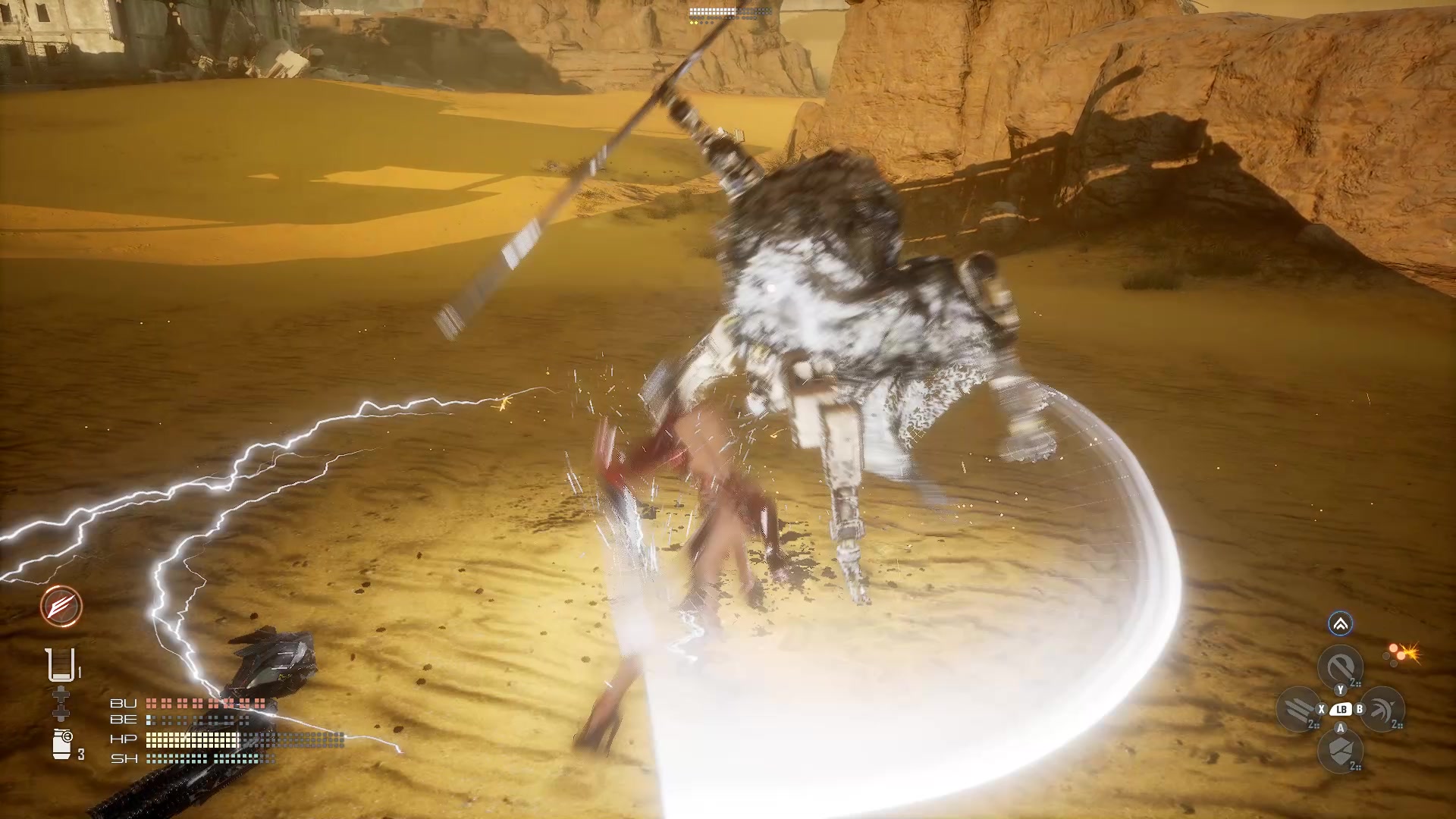
Task: Click the lower bone upgrade icon on the left
Action: pos(61,714)
